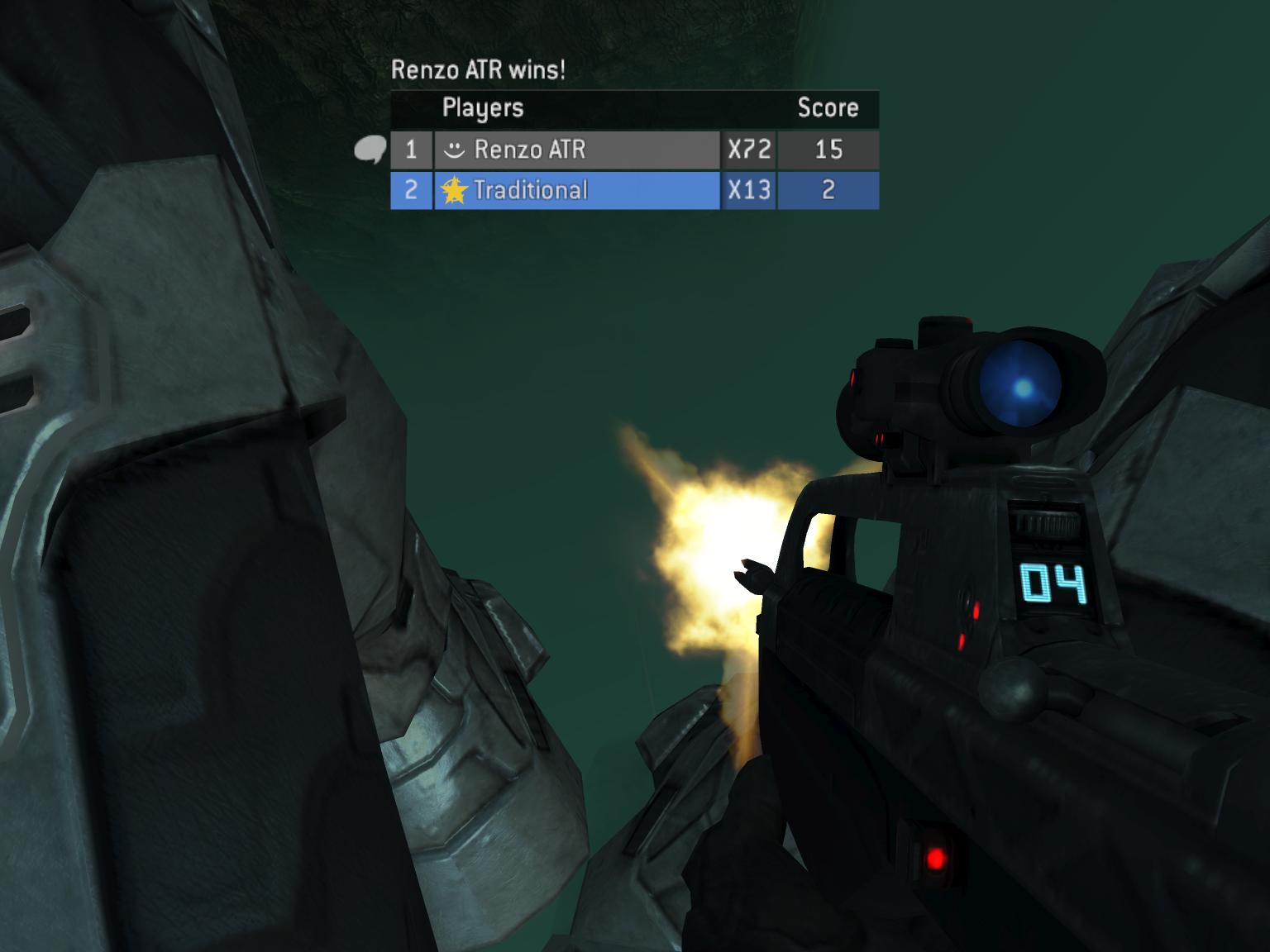The height and width of the screenshot is (952, 1270).
Task: Click the Renzo ATR player name text
Action: [530, 150]
